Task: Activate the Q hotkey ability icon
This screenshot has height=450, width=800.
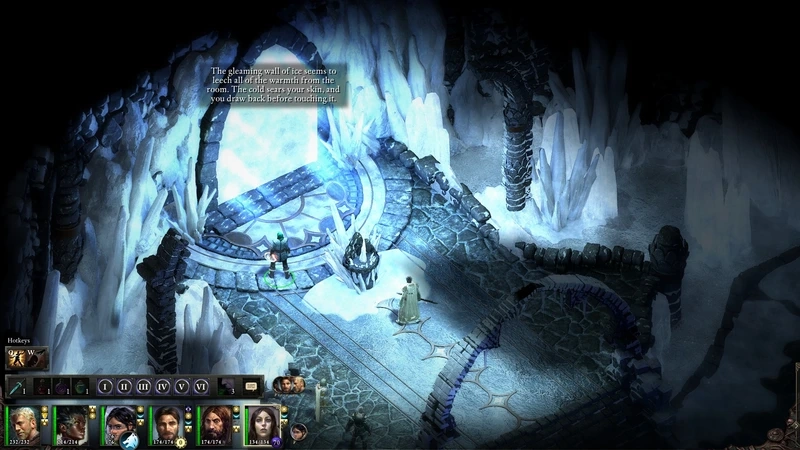Action: (x=16, y=357)
